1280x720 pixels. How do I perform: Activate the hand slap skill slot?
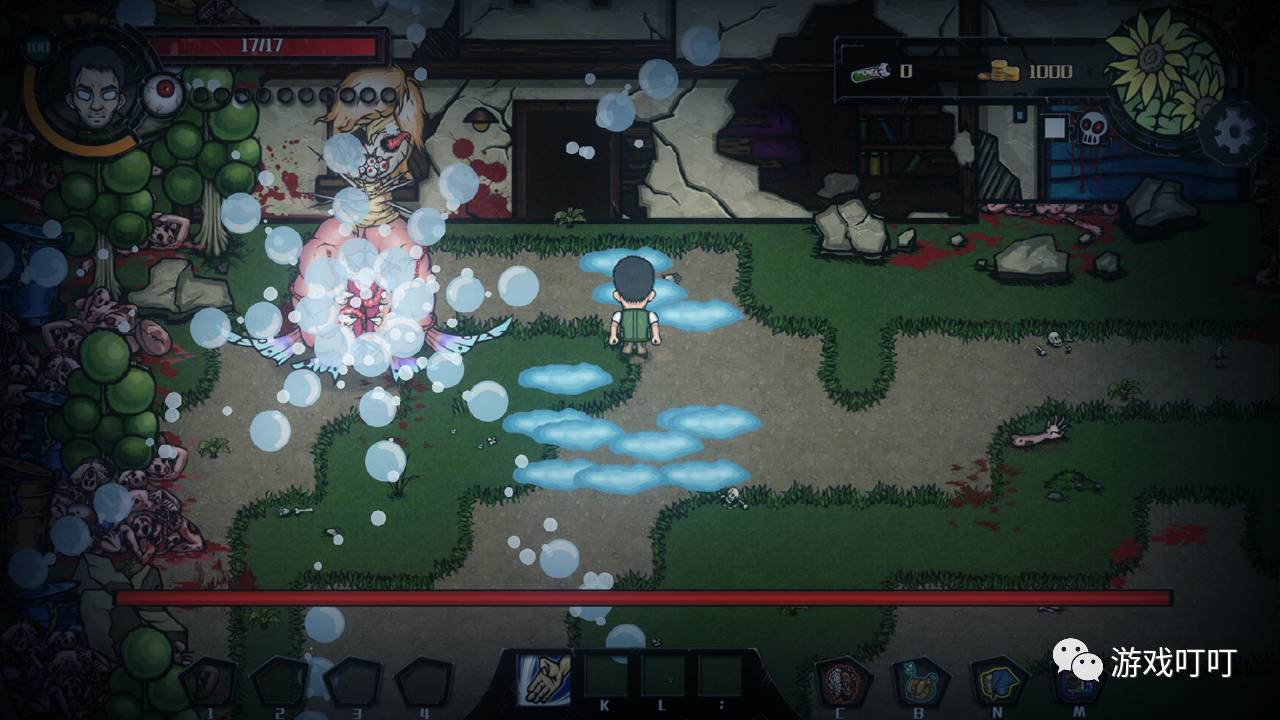pyautogui.click(x=545, y=677)
